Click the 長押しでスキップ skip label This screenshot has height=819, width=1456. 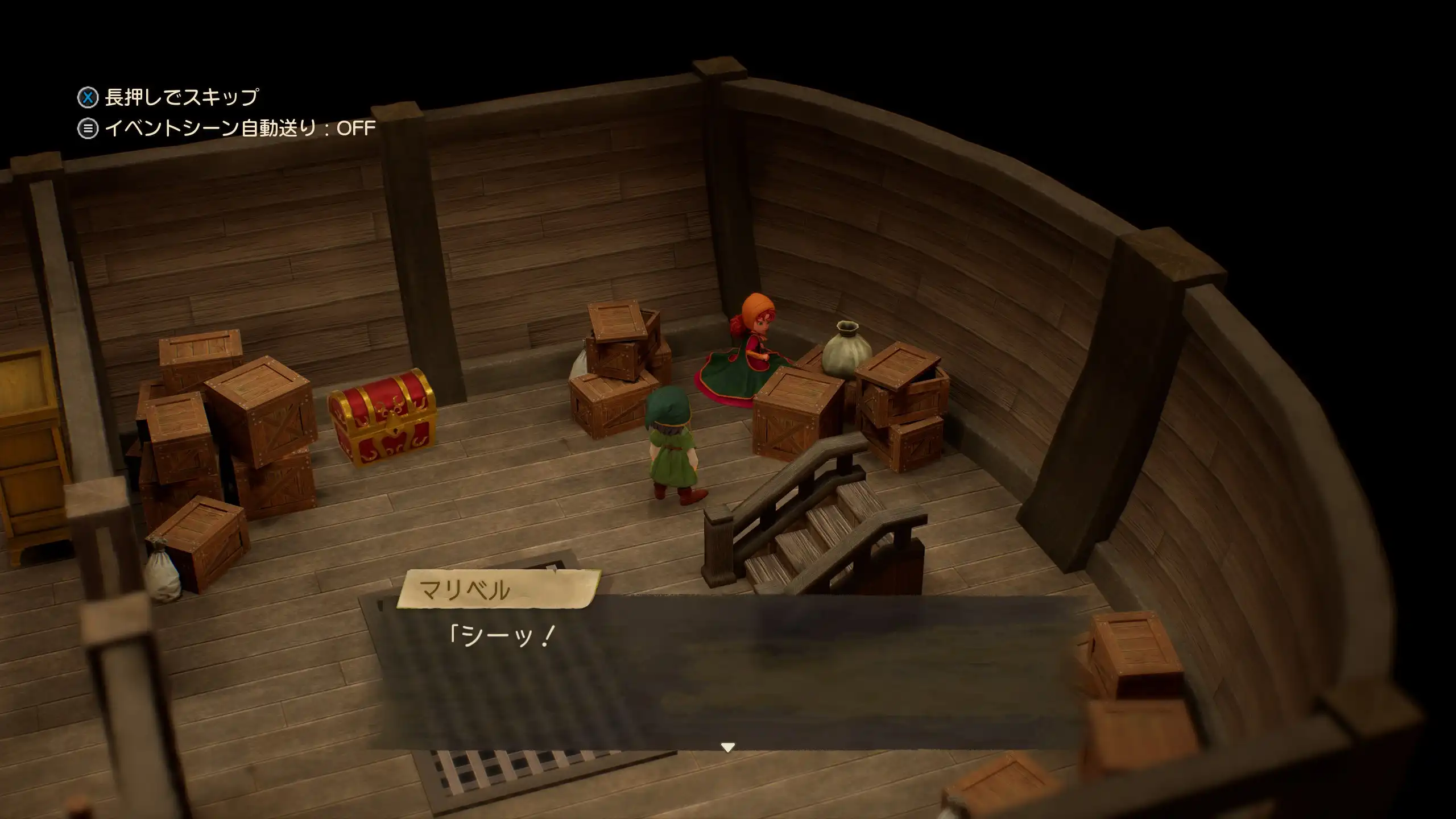181,97
